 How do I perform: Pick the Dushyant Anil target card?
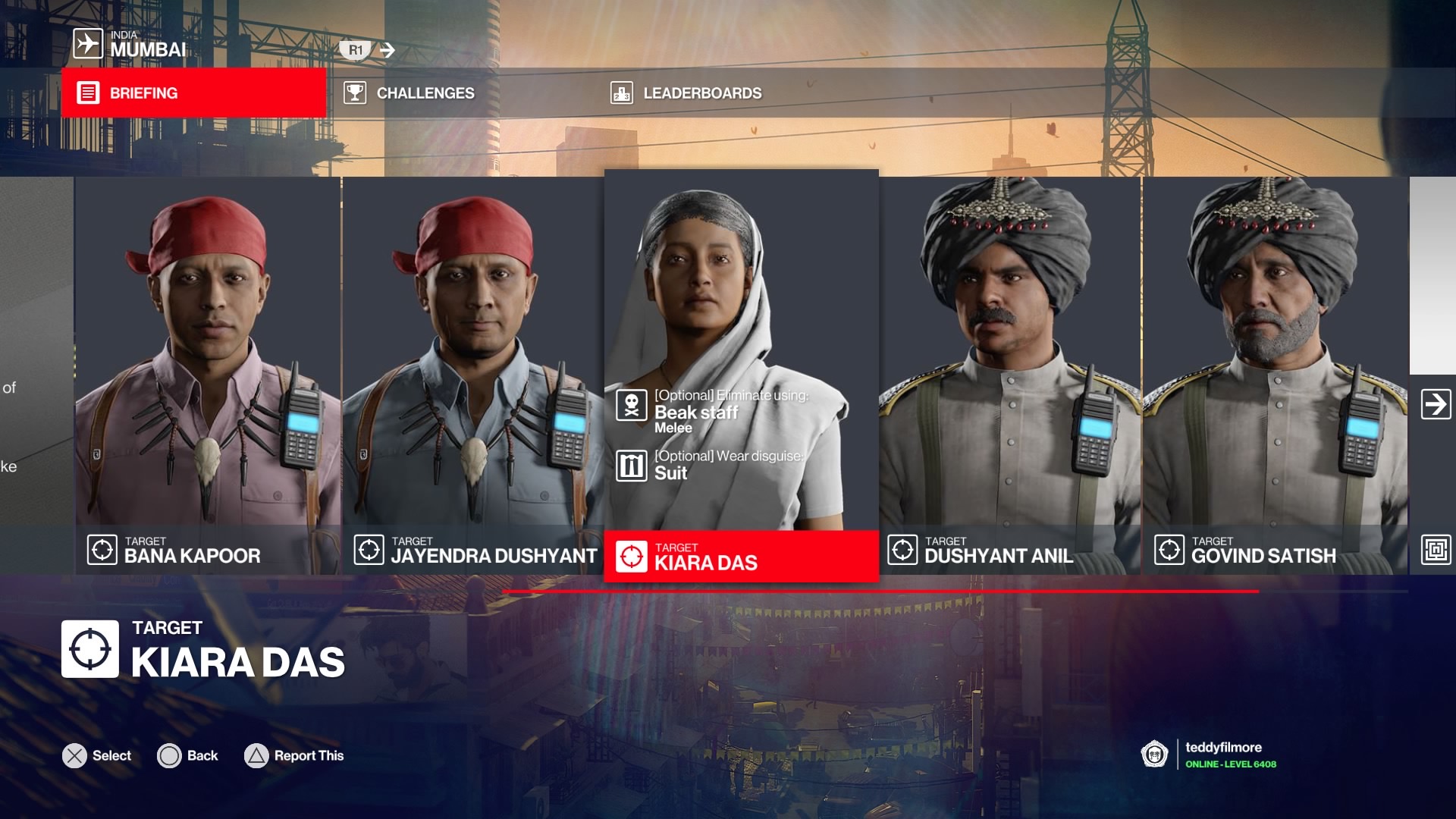[x=1010, y=375]
